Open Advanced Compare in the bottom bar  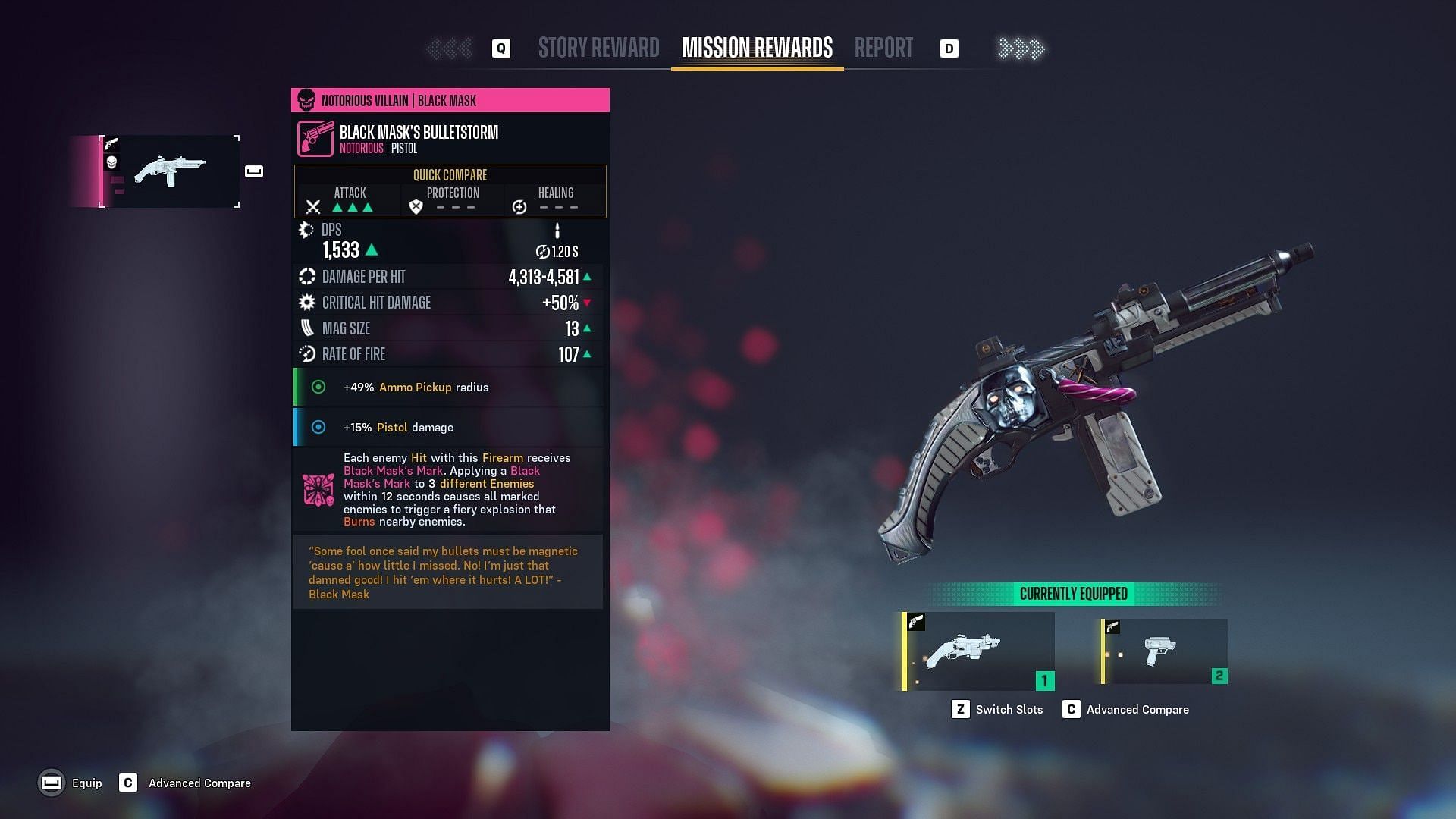tap(186, 783)
